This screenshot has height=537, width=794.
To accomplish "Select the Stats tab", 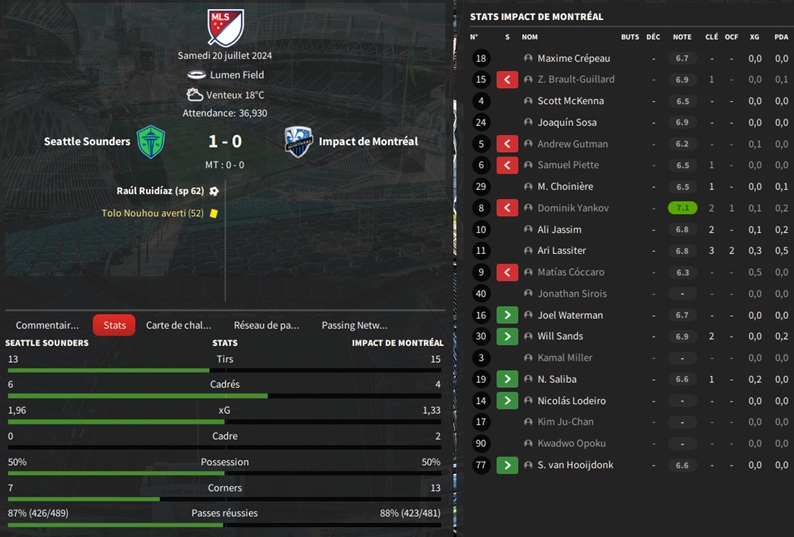I will [x=114, y=325].
